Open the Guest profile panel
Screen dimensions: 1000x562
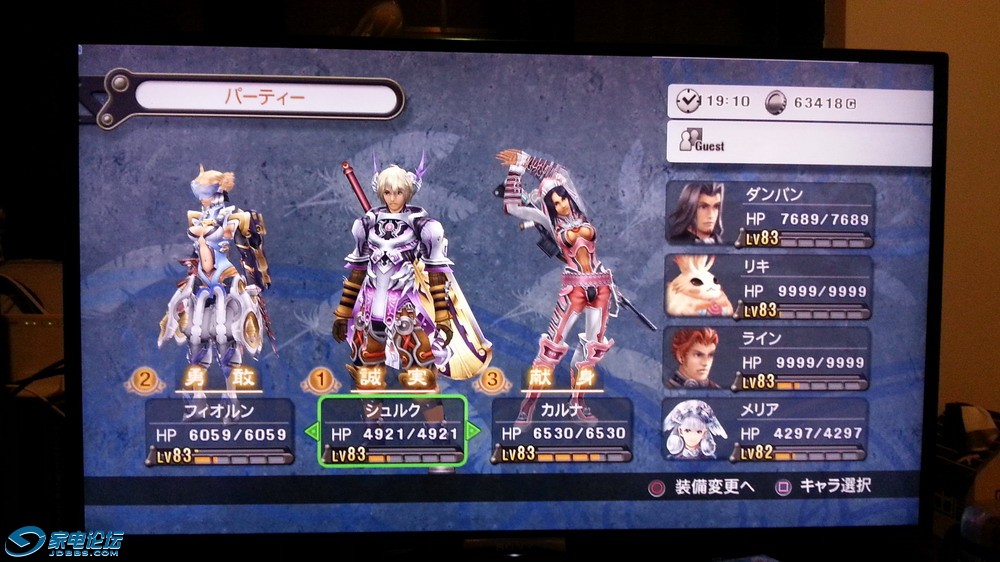pos(800,143)
